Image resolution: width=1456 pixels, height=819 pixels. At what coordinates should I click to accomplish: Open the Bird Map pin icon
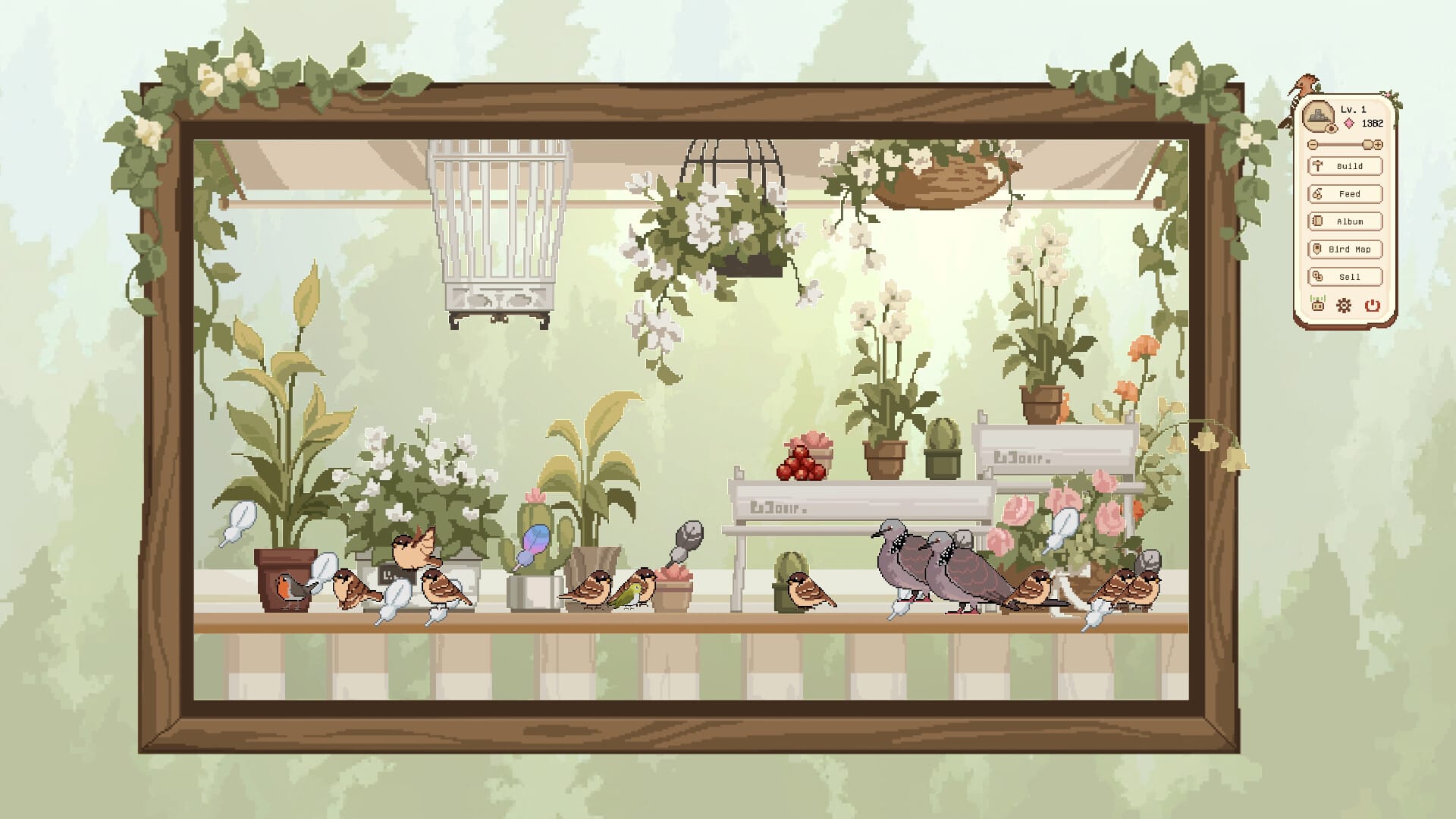coord(1317,249)
